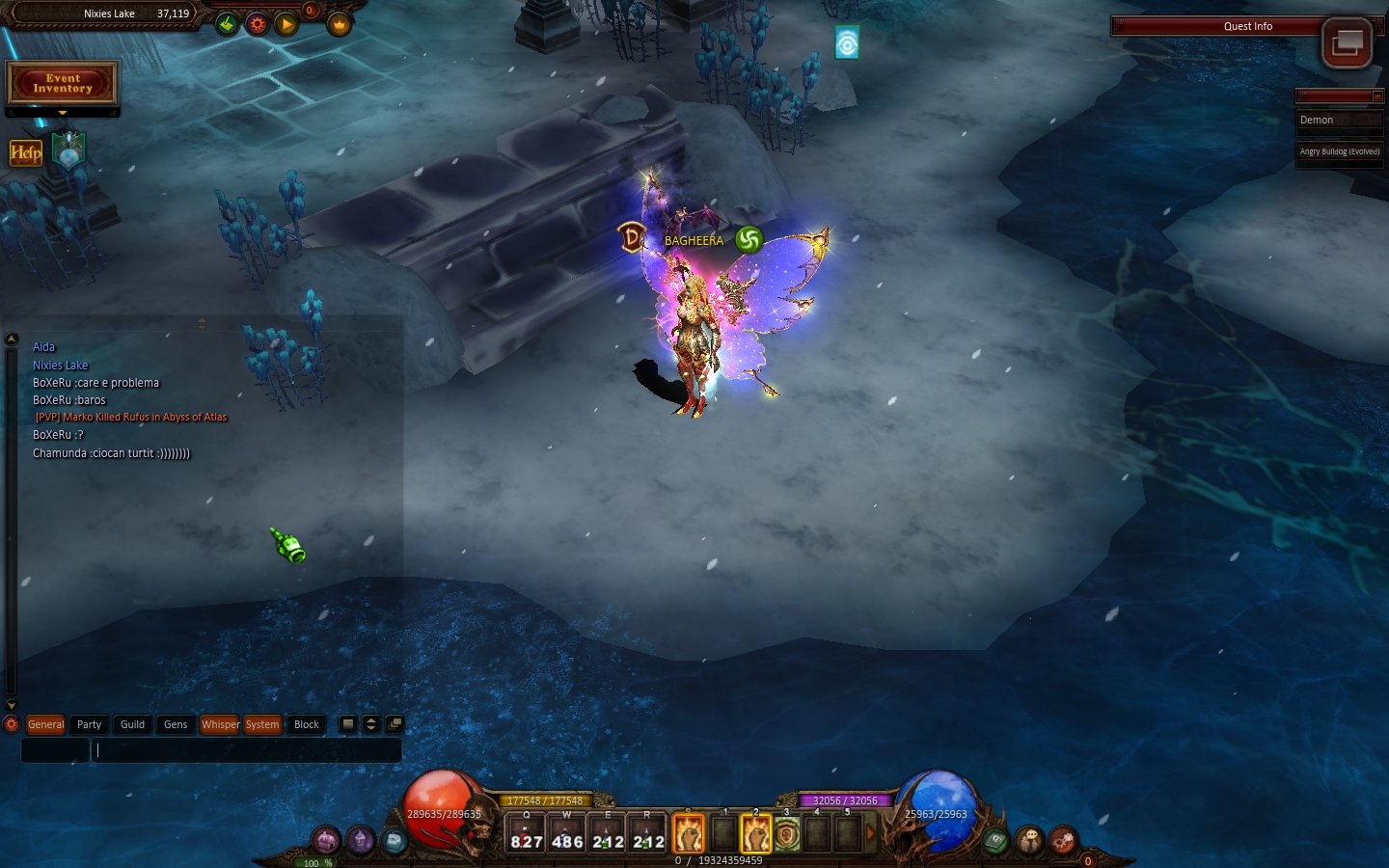Open the orange gear settings icon in the top bar
Viewport: 1389px width, 868px height.
[x=257, y=24]
